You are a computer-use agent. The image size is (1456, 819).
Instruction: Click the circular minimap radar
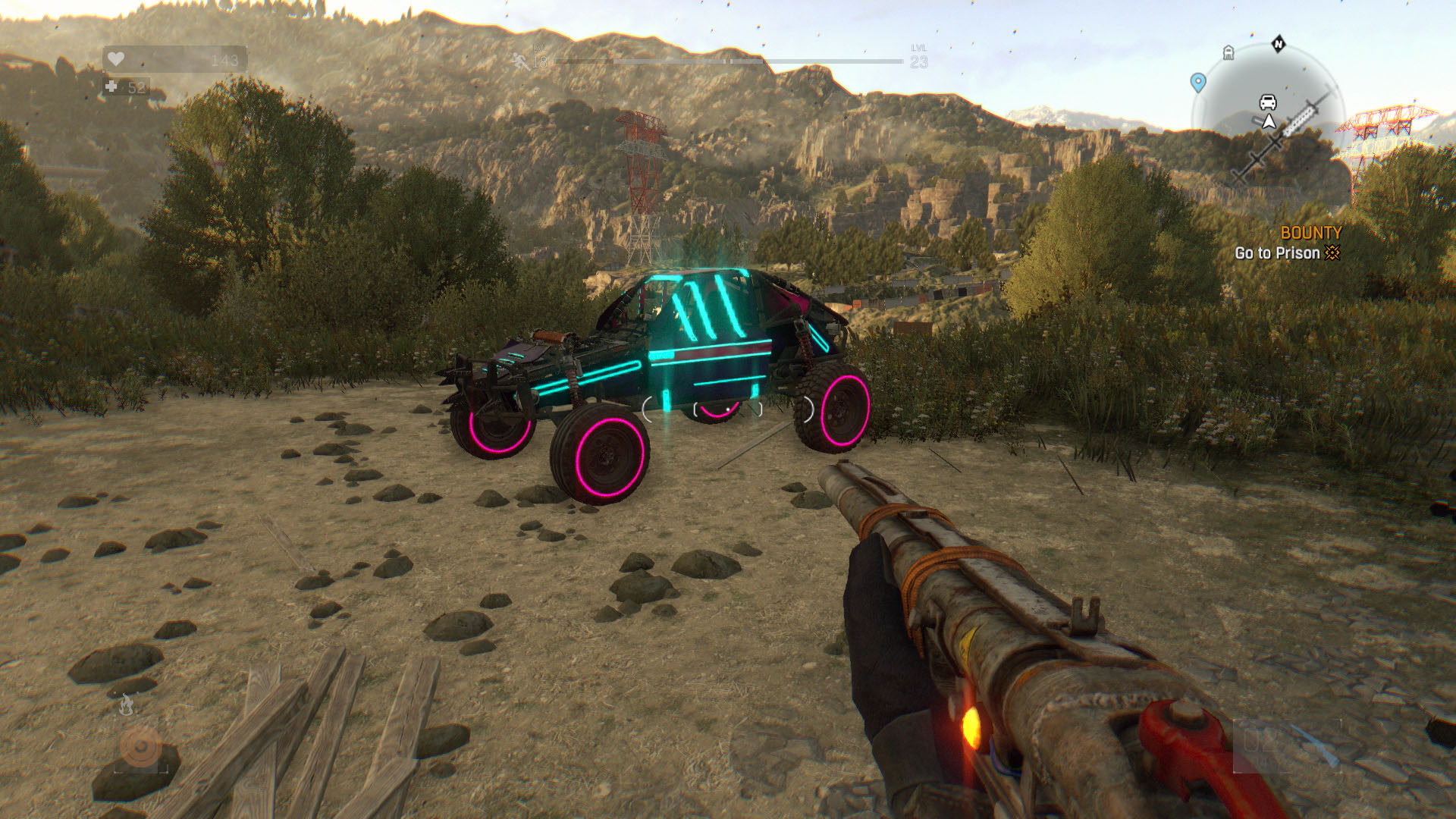coord(1268,121)
